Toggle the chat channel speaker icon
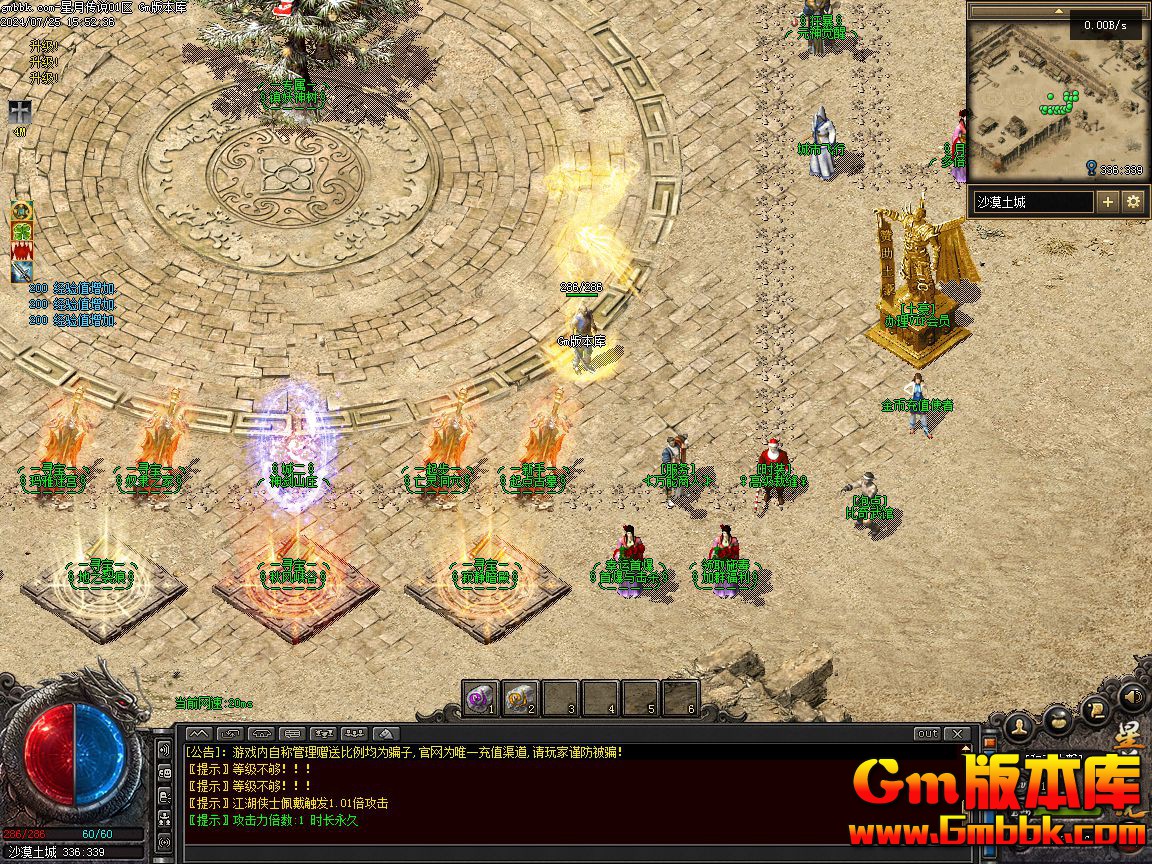This screenshot has width=1152, height=864. (x=164, y=750)
